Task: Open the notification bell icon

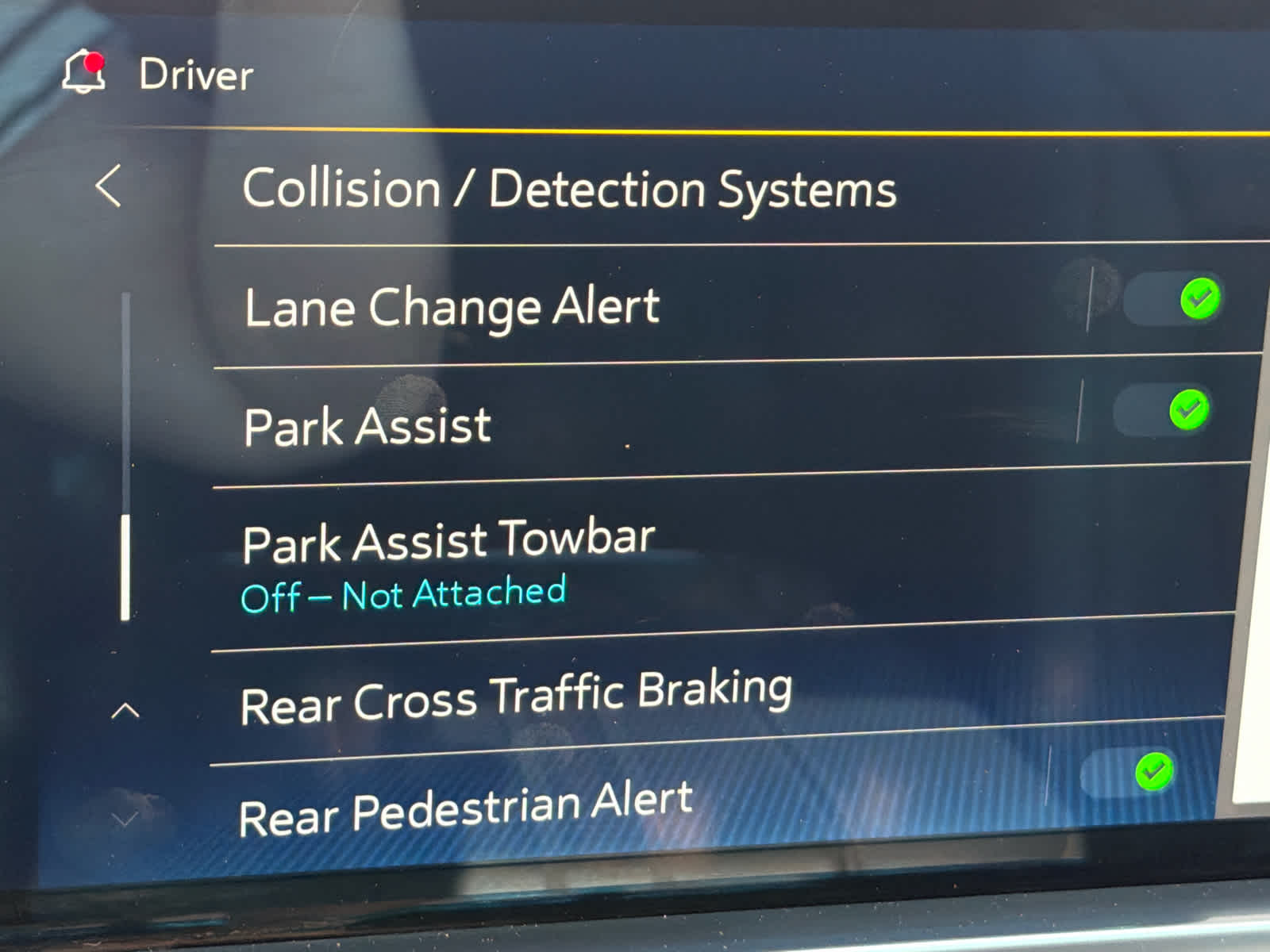Action: pyautogui.click(x=84, y=72)
